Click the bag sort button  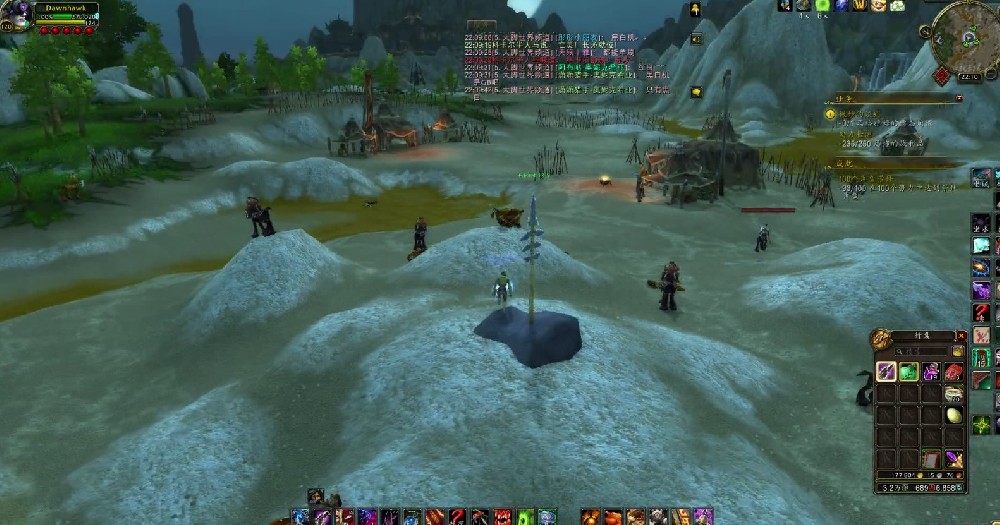pos(959,351)
